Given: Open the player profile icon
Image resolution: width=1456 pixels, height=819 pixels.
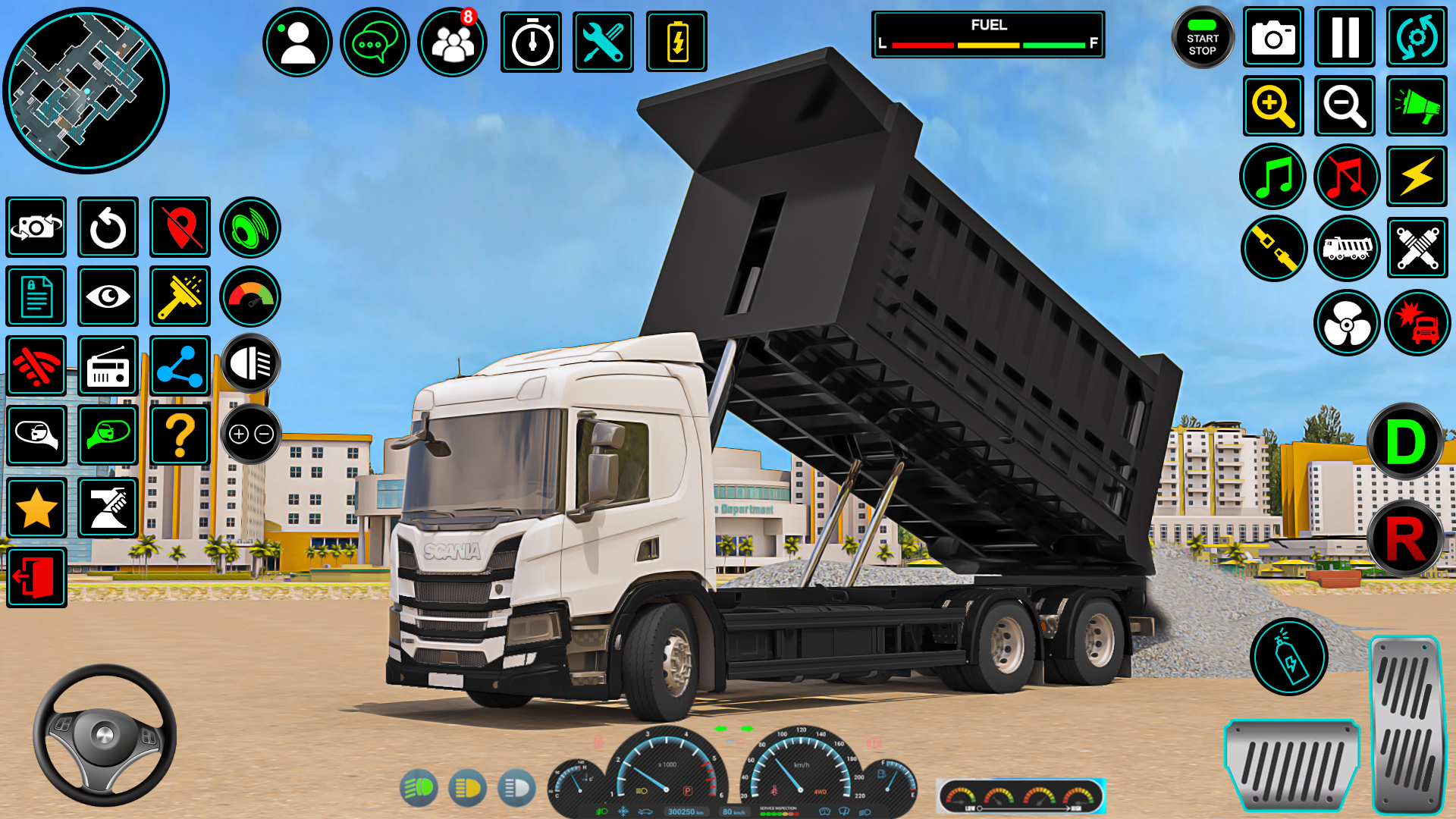Looking at the screenshot, I should click(x=297, y=39).
